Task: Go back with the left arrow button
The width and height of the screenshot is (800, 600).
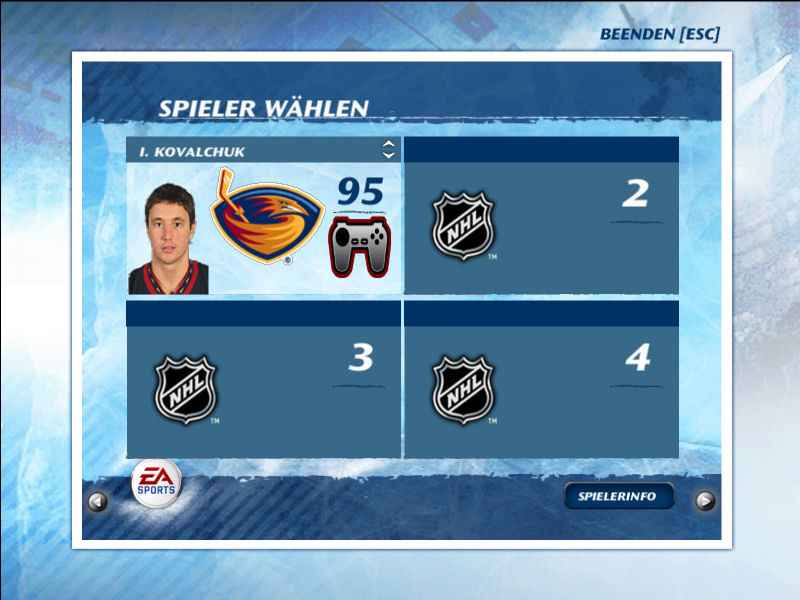Action: [x=98, y=502]
